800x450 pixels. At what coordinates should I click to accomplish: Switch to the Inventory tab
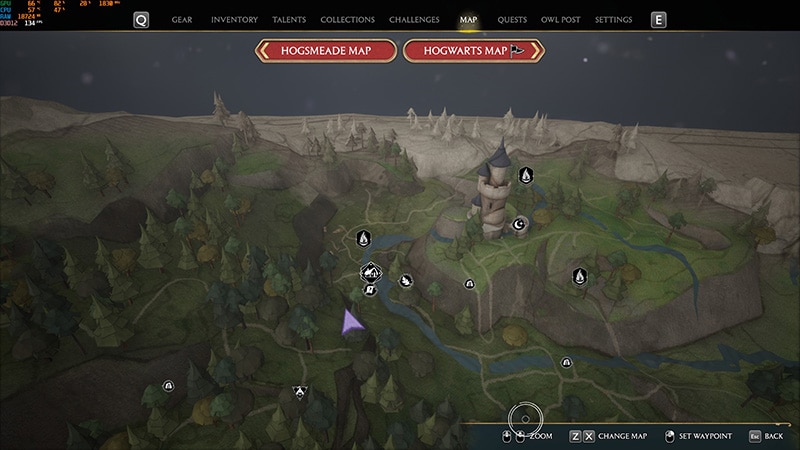point(234,20)
